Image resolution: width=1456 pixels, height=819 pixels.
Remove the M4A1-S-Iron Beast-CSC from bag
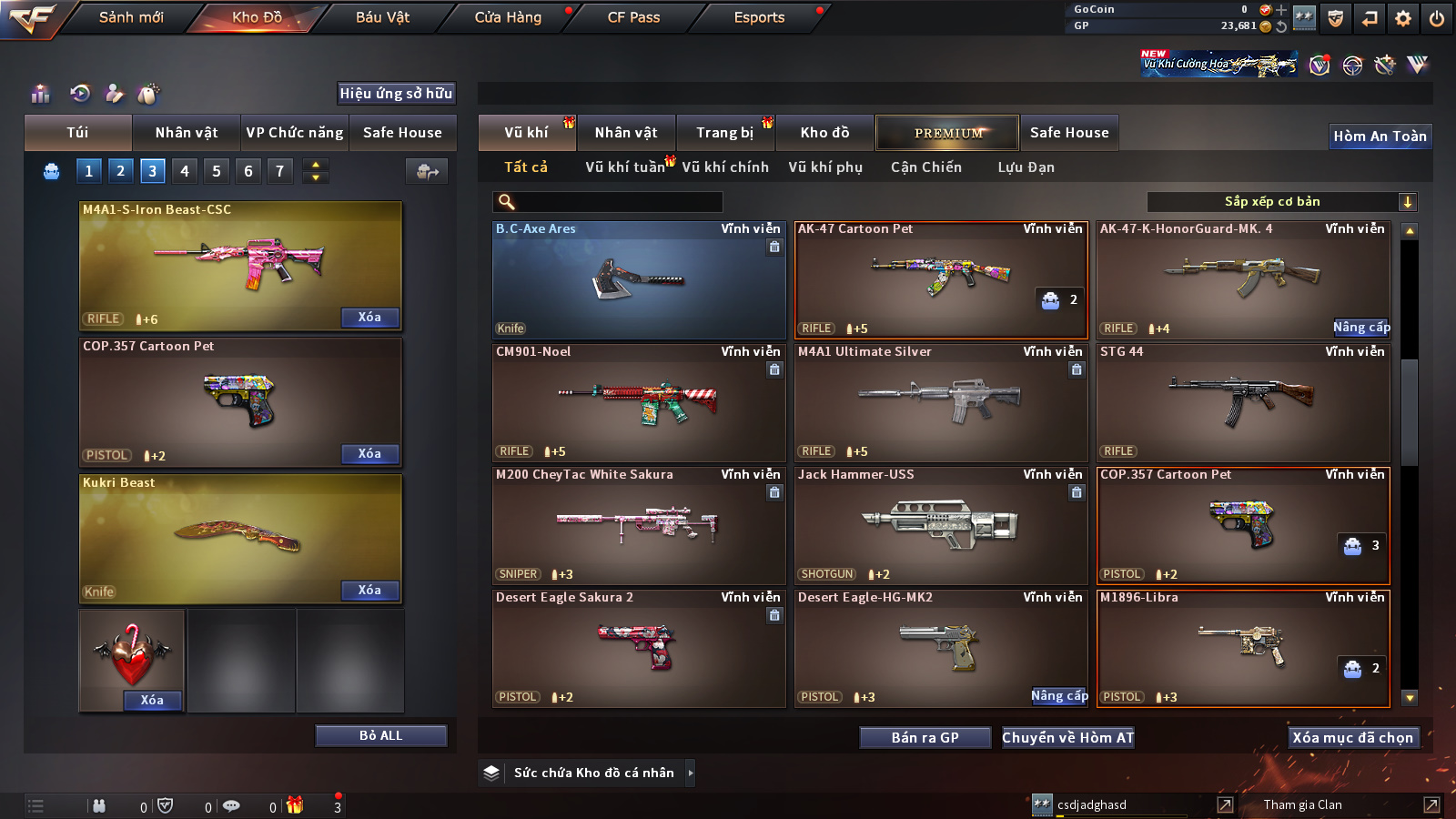click(369, 318)
